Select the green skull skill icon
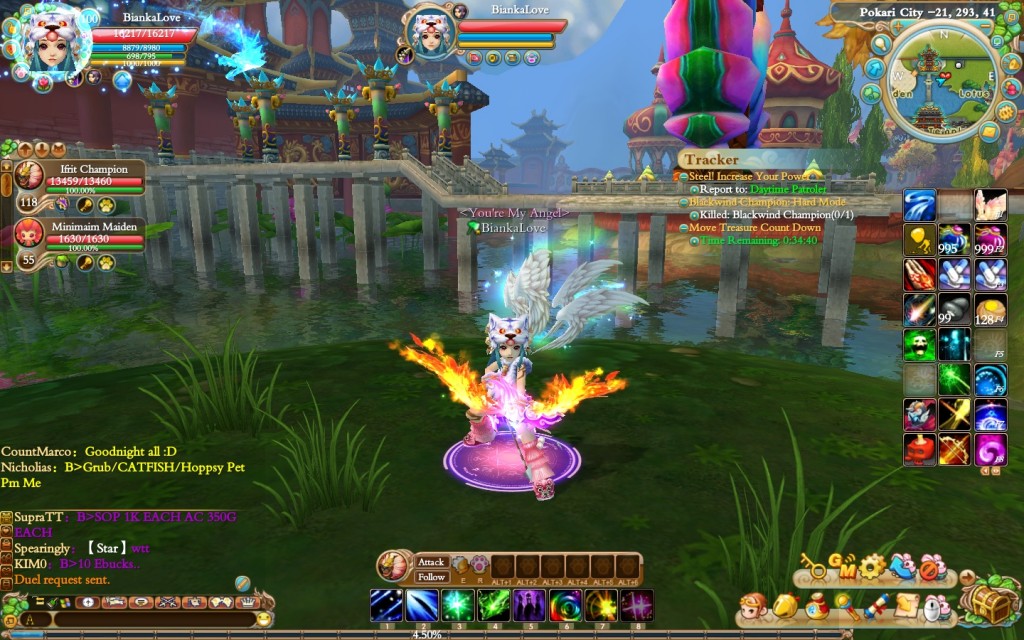This screenshot has width=1024, height=640. point(919,345)
